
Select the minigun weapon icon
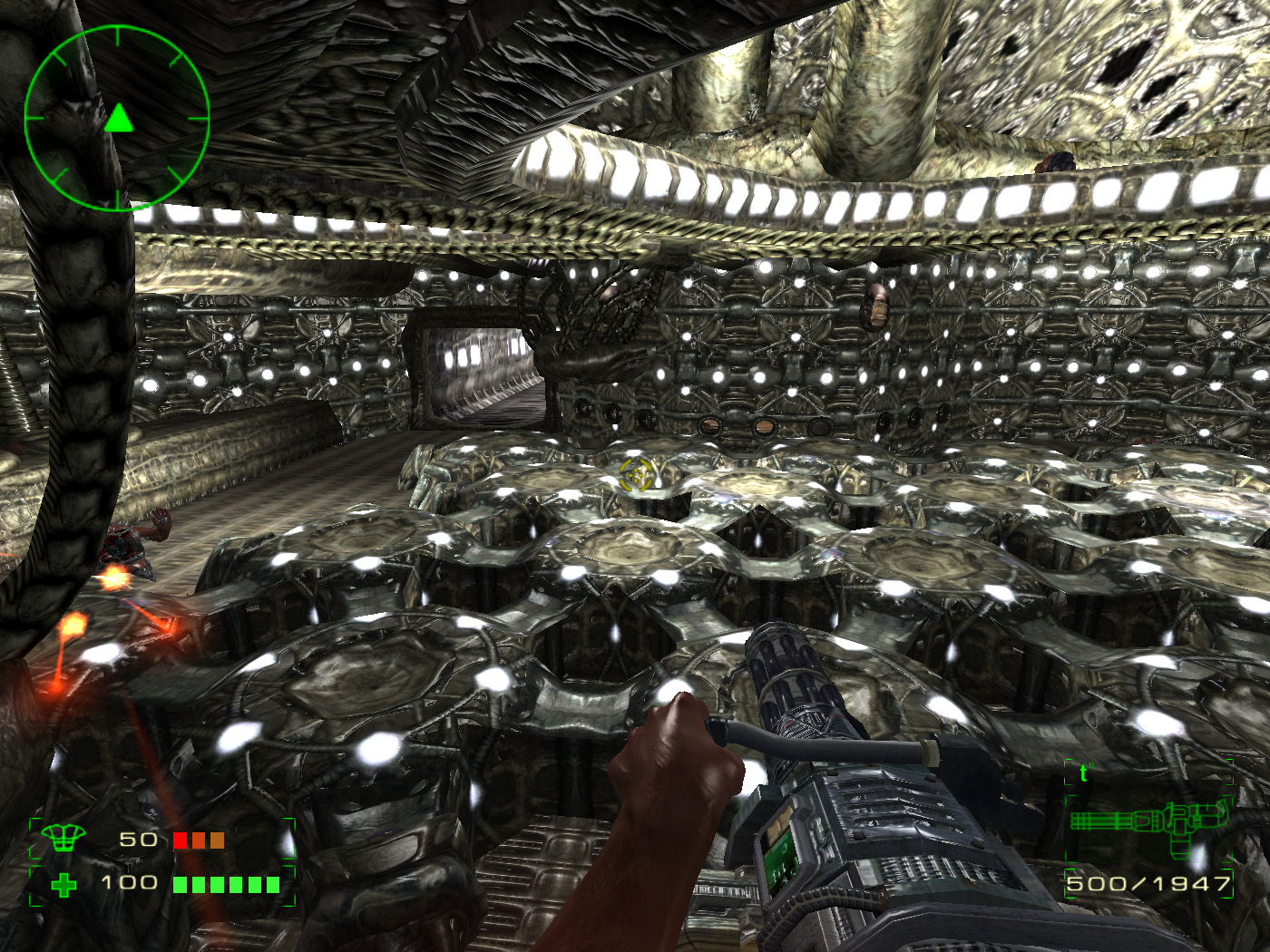1148,823
